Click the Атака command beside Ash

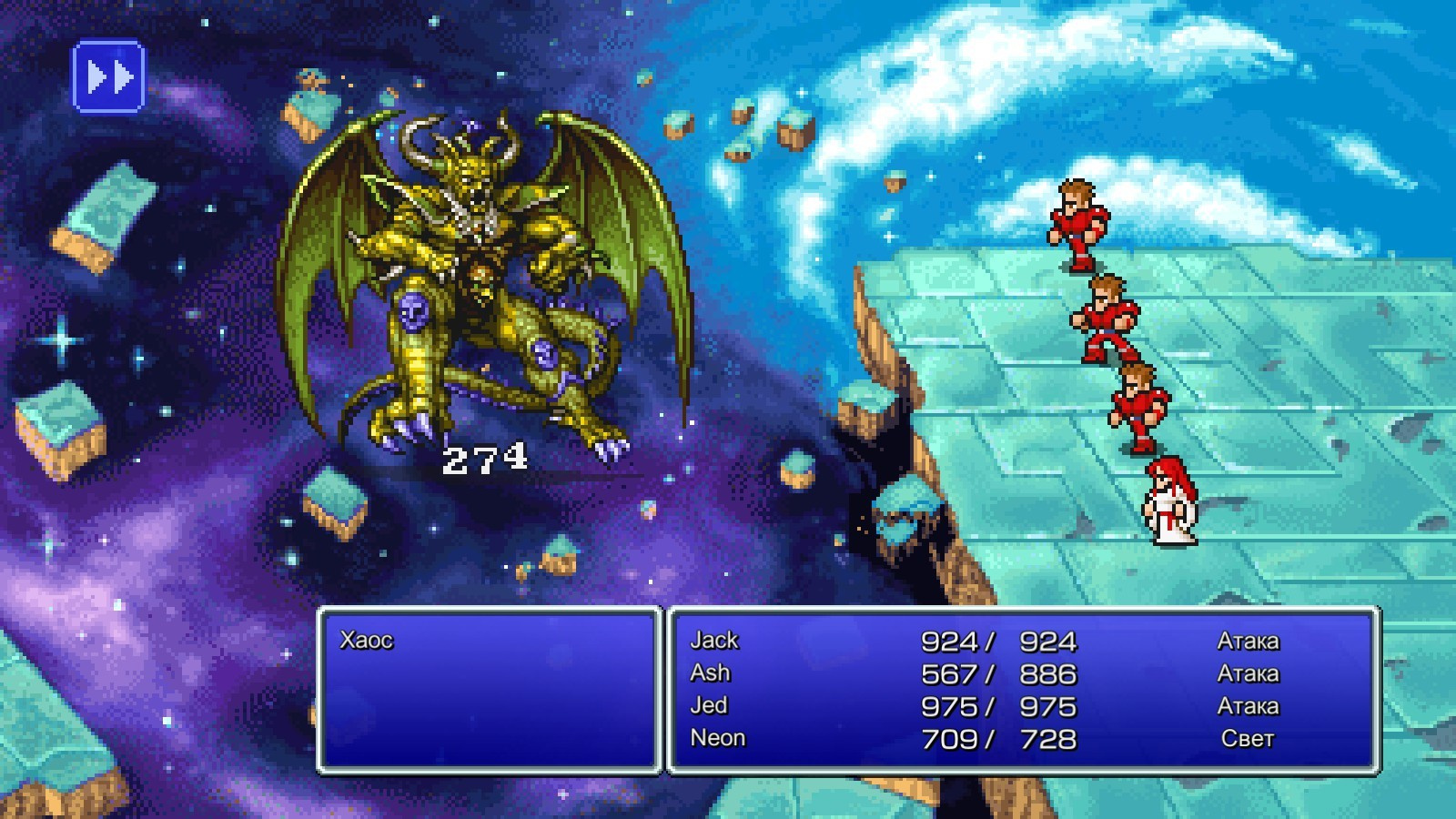1251,673
